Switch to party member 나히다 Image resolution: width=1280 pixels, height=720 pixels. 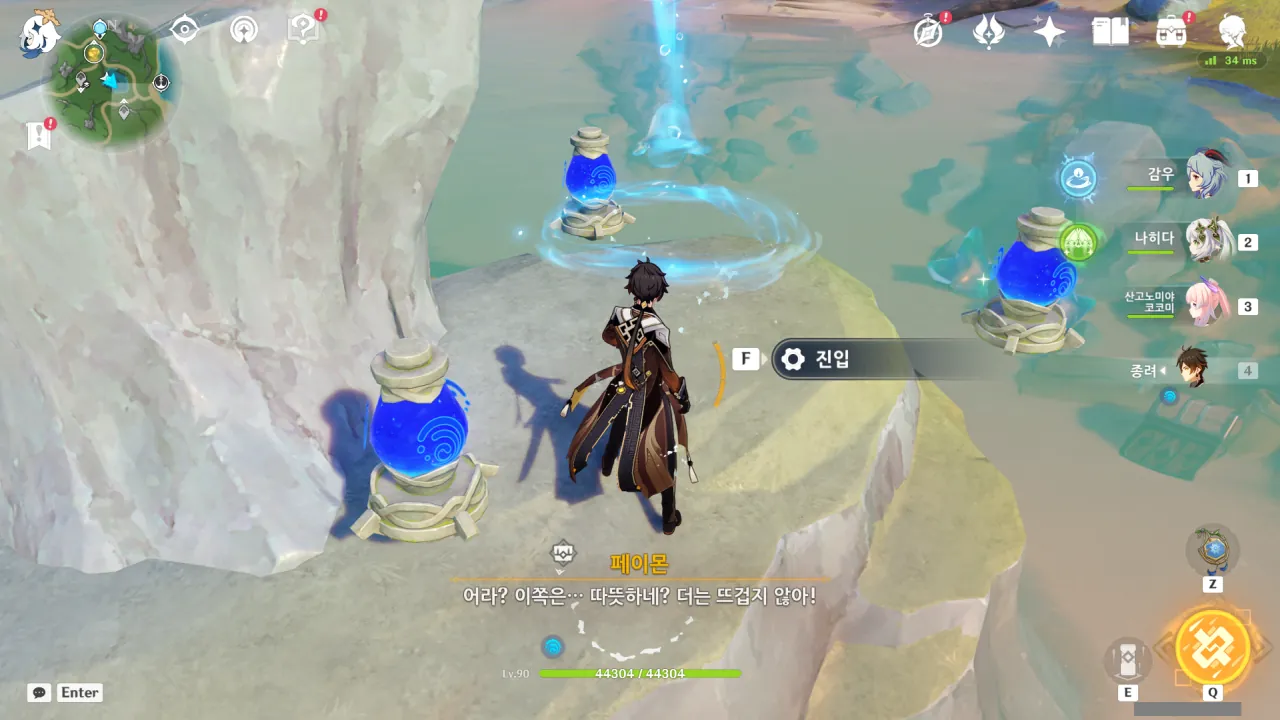1207,241
